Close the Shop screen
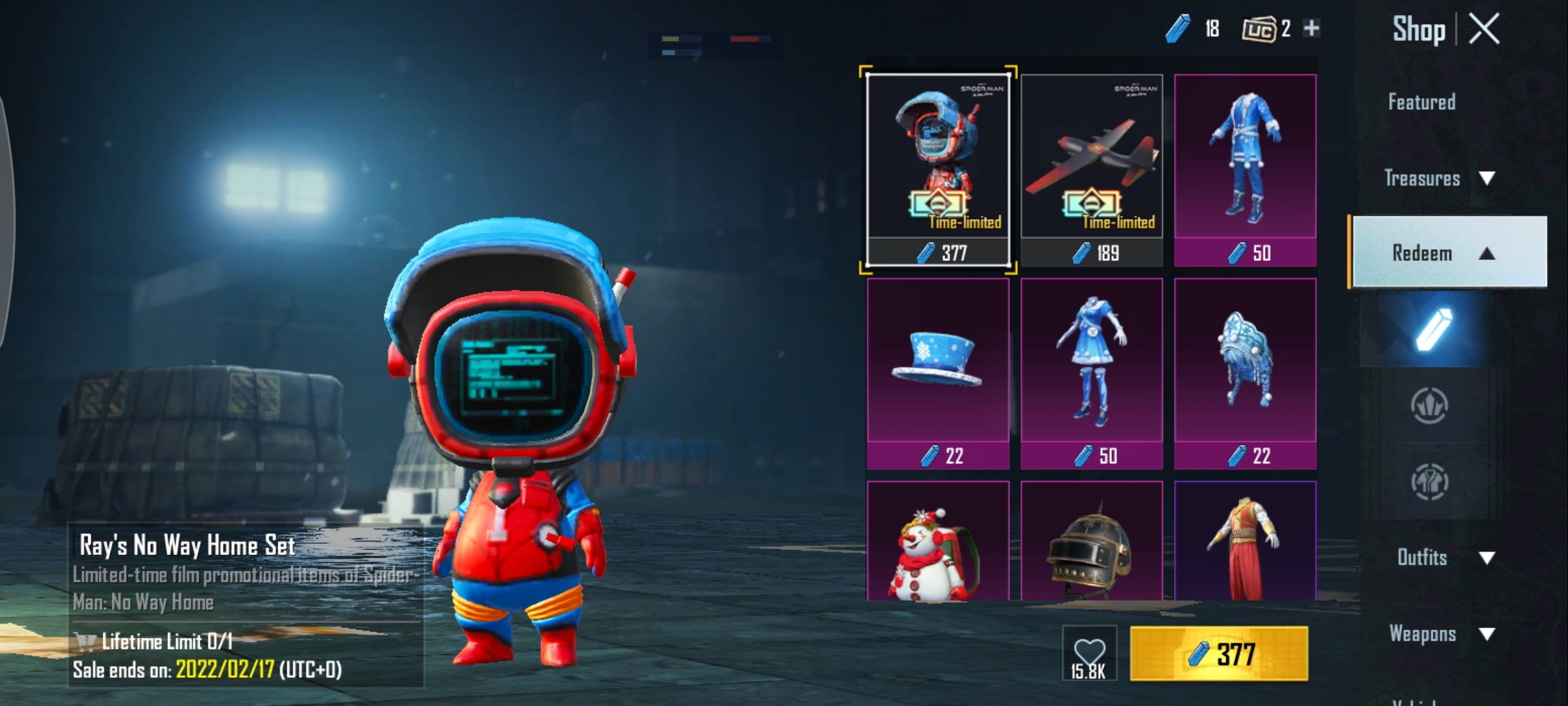1568x706 pixels. (x=1484, y=29)
